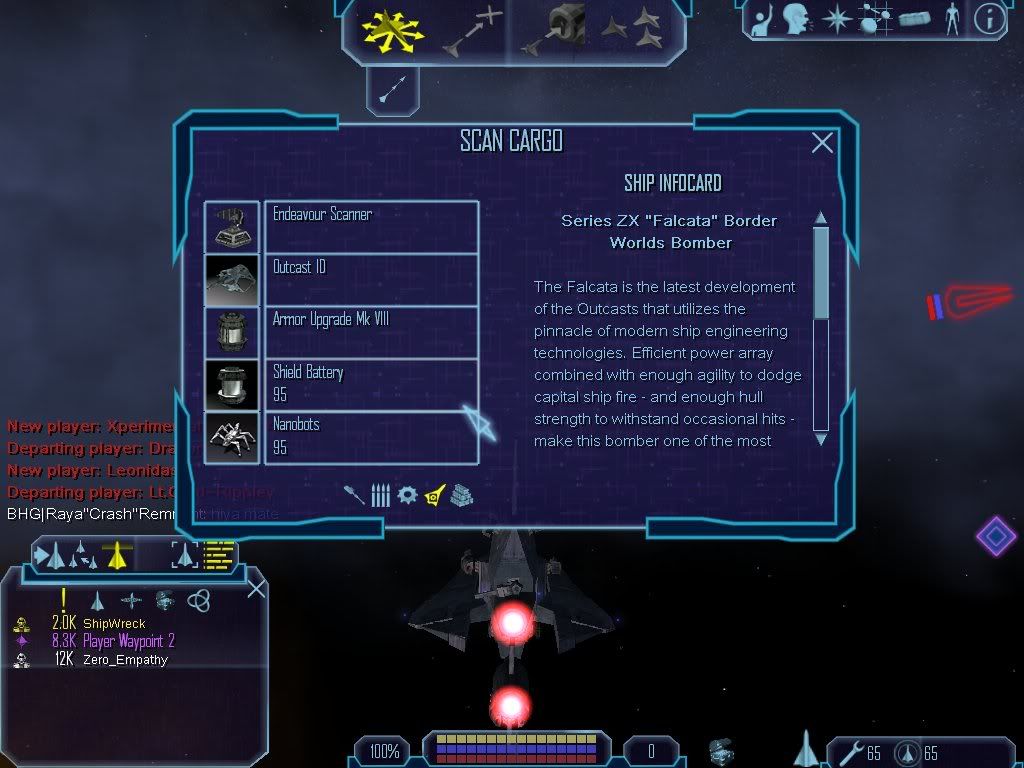This screenshot has width=1024, height=768.
Task: Show the ammo filter in Scan Cargo
Action: point(381,495)
